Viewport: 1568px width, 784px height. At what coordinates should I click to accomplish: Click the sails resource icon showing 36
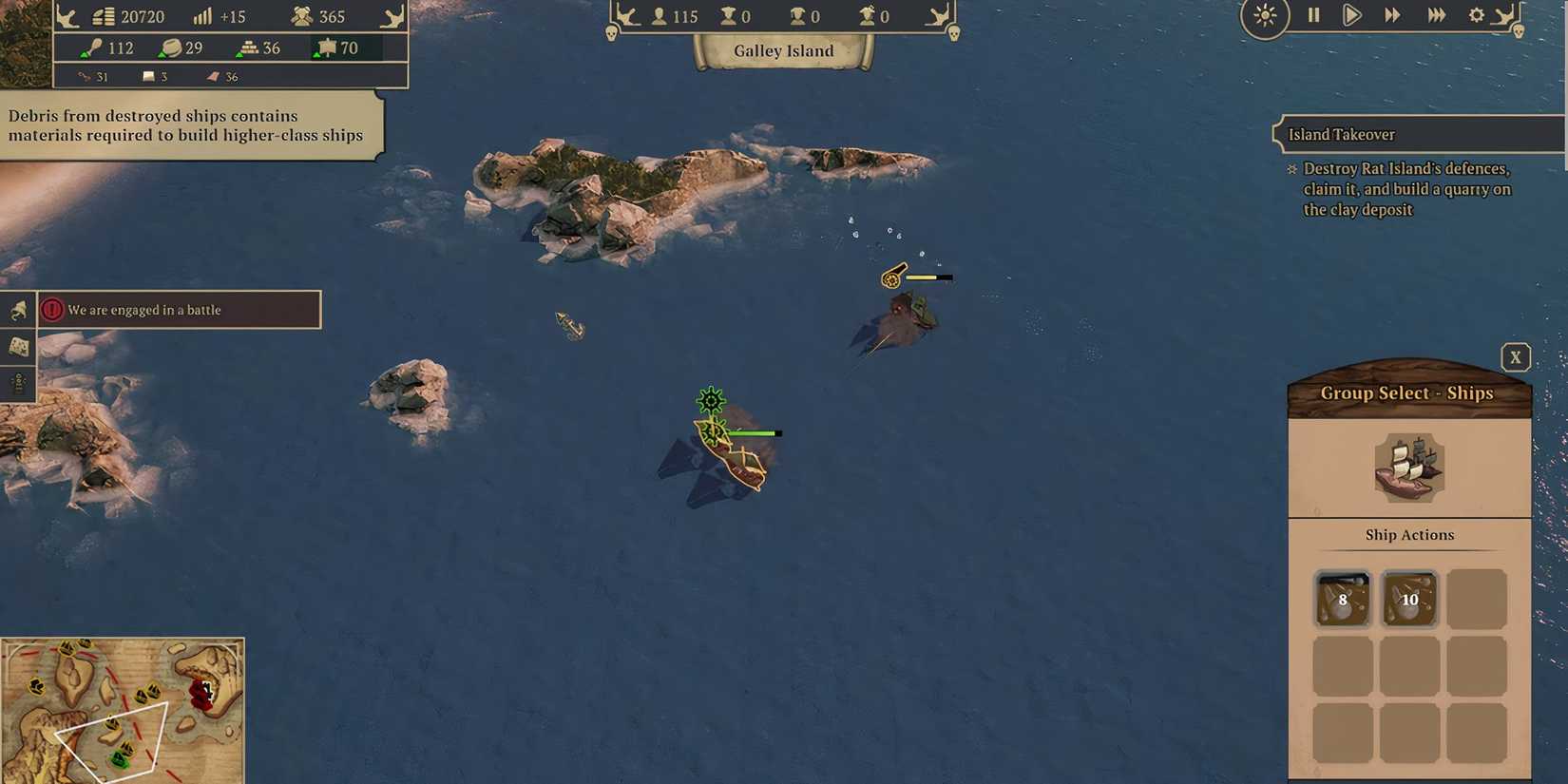(x=211, y=76)
